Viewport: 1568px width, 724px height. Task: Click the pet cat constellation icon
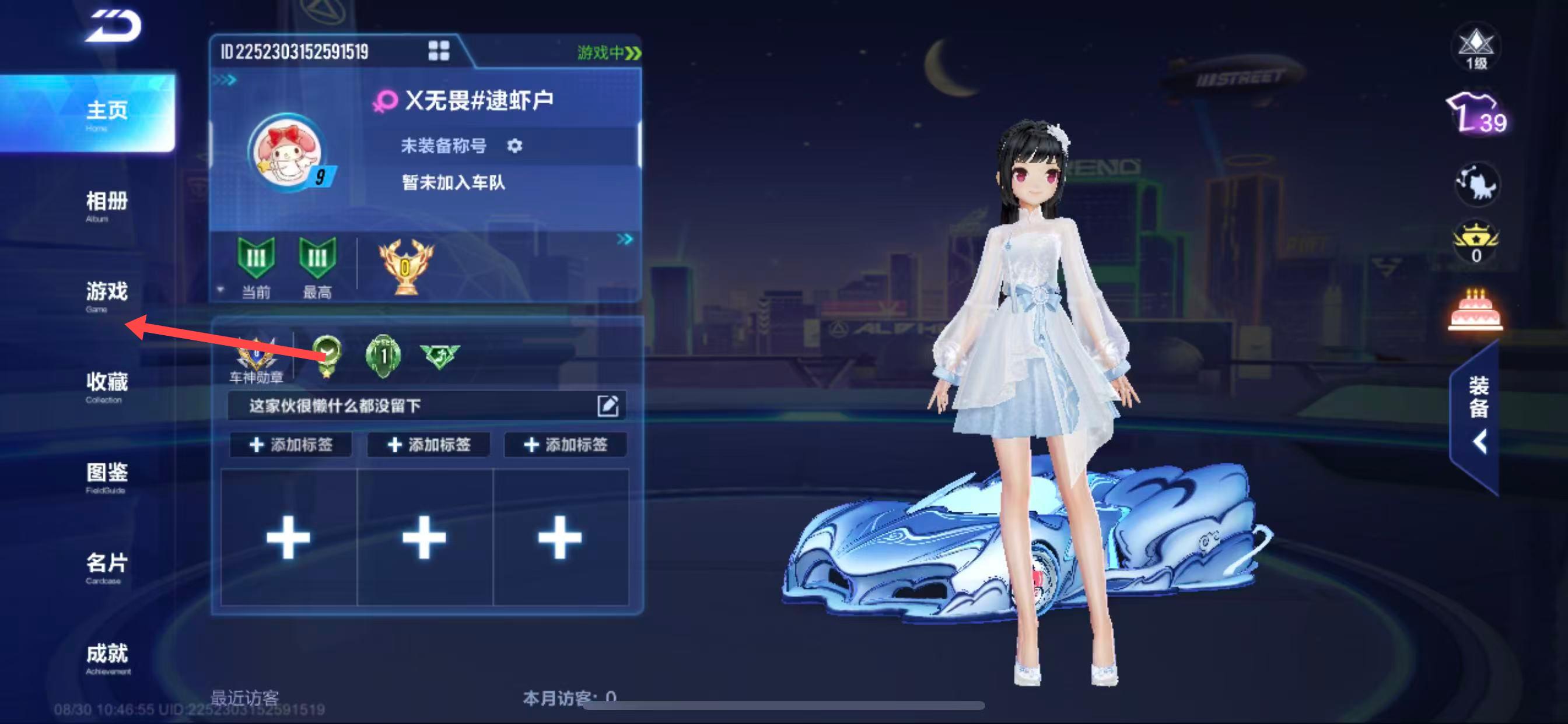coord(1478,183)
